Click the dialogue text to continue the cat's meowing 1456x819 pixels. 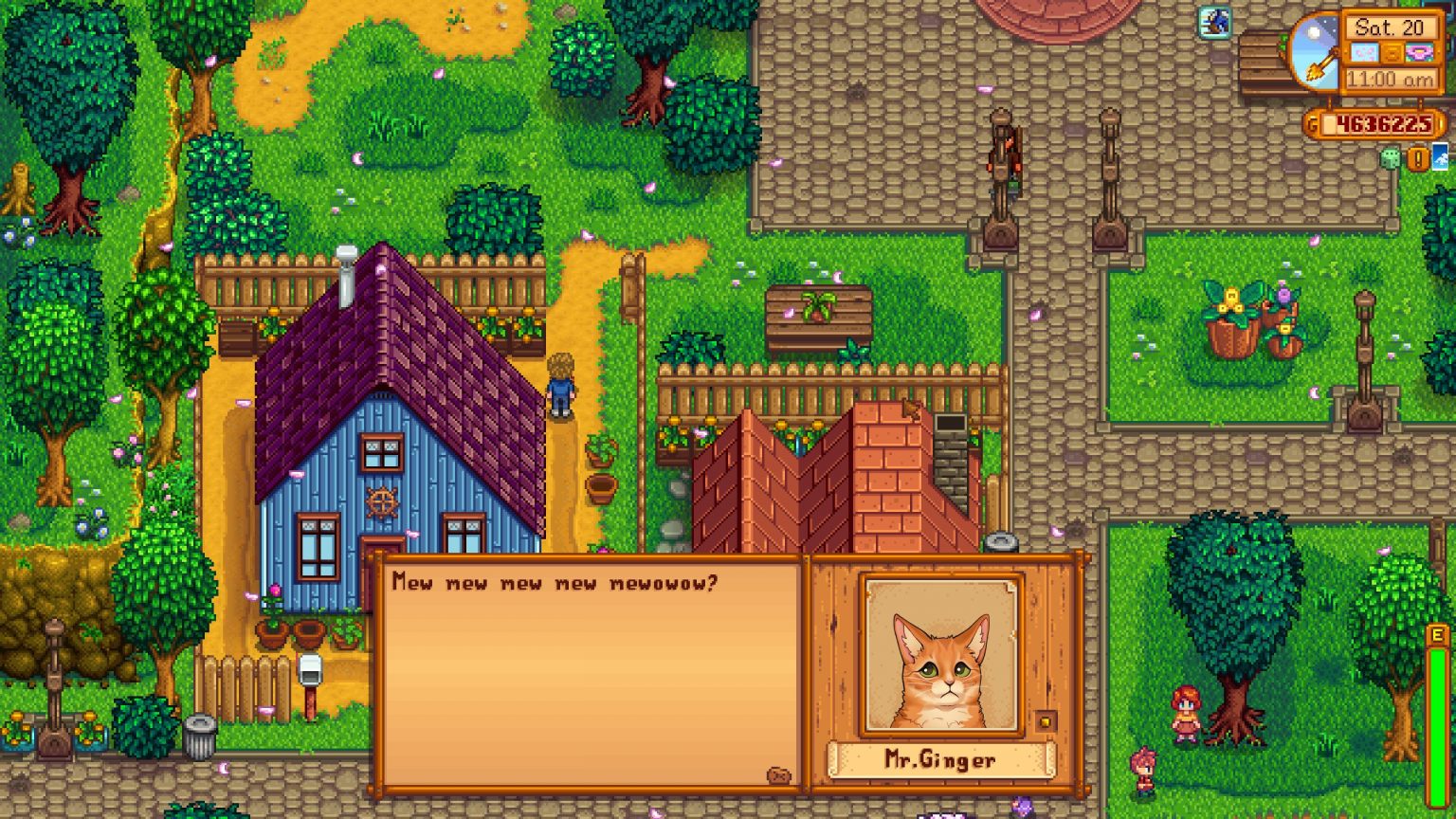555,582
